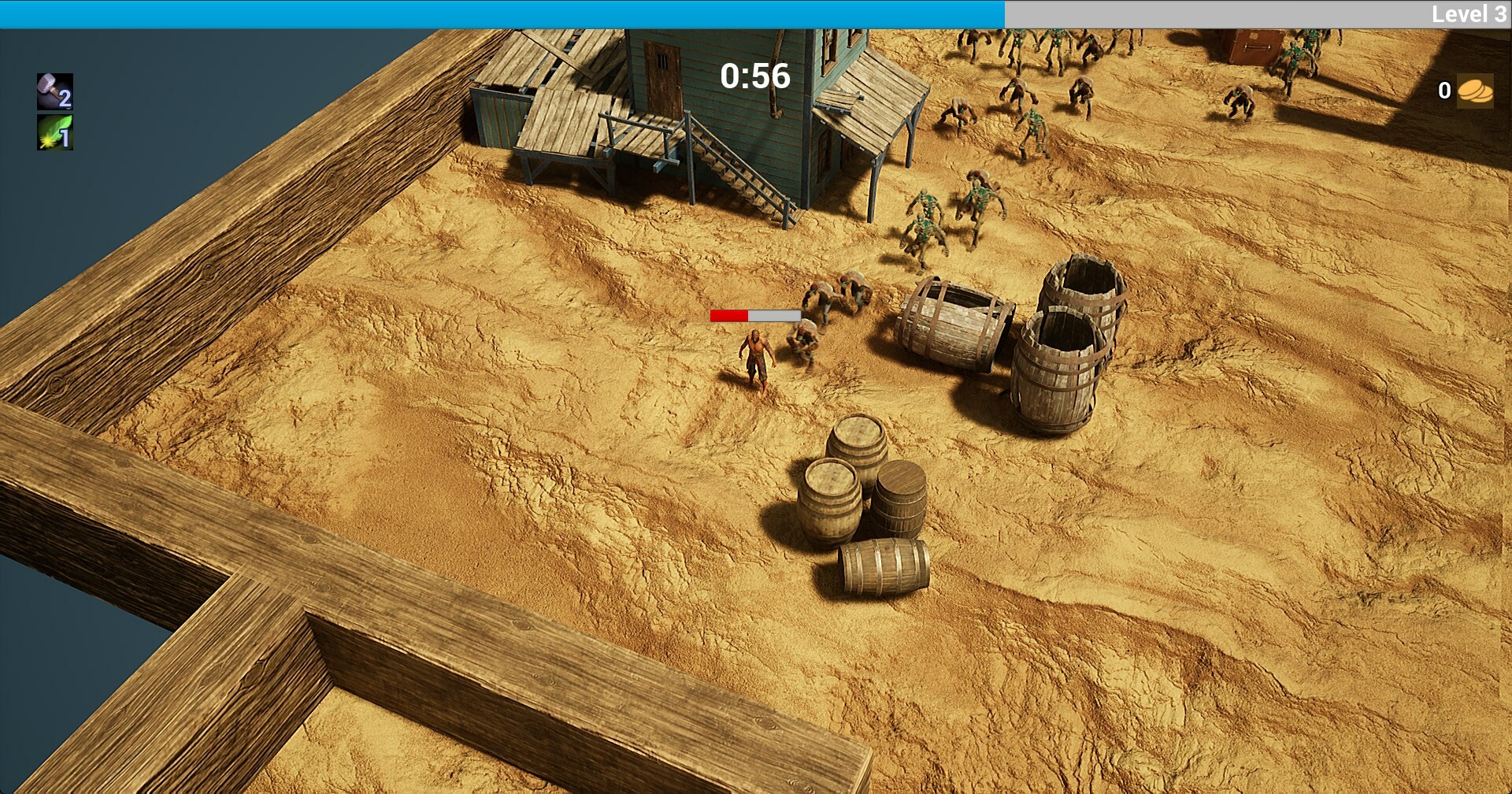Click the red health bar above the player
This screenshot has width=1512, height=794.
(x=728, y=314)
